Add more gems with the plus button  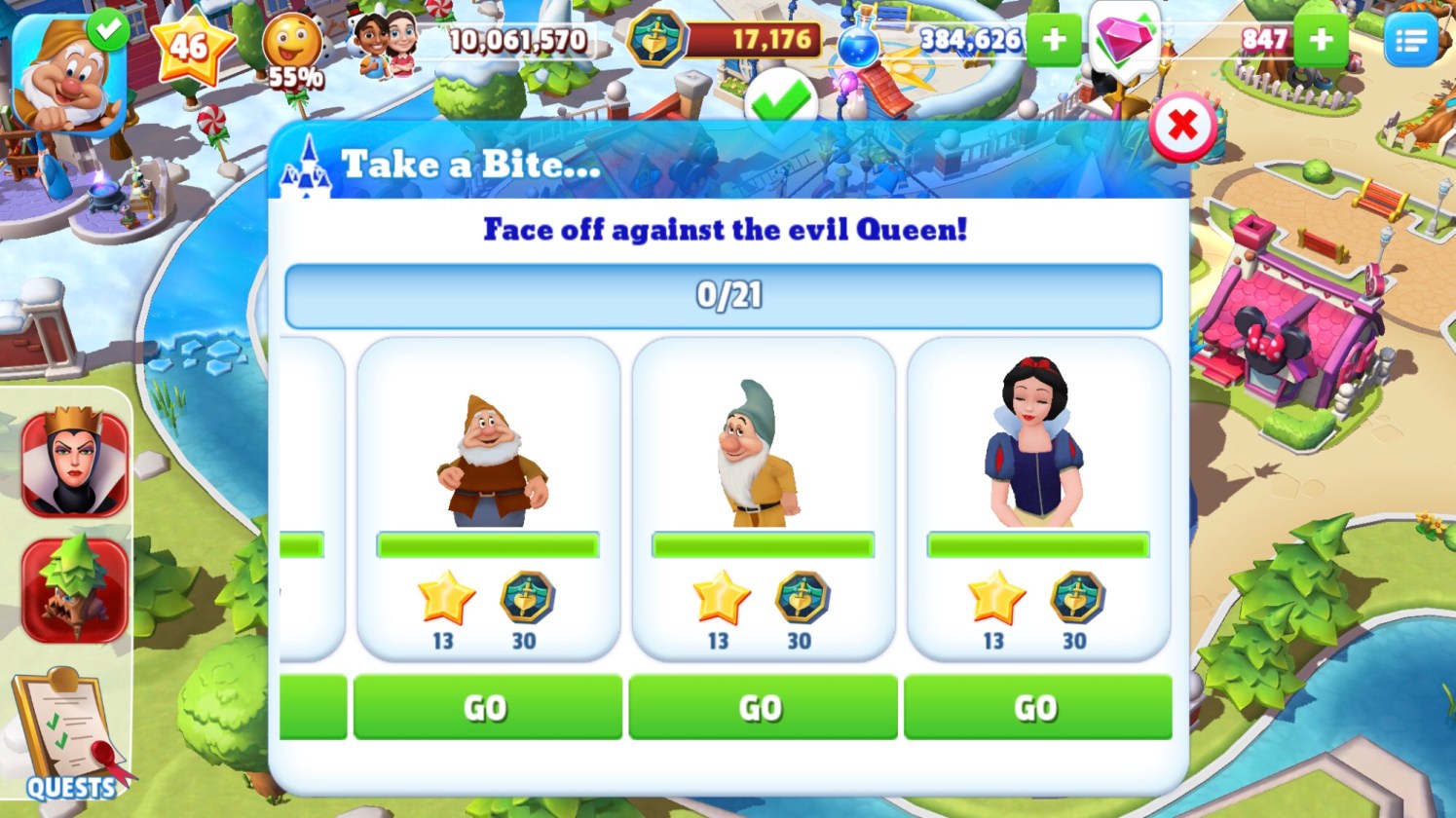tap(1322, 40)
